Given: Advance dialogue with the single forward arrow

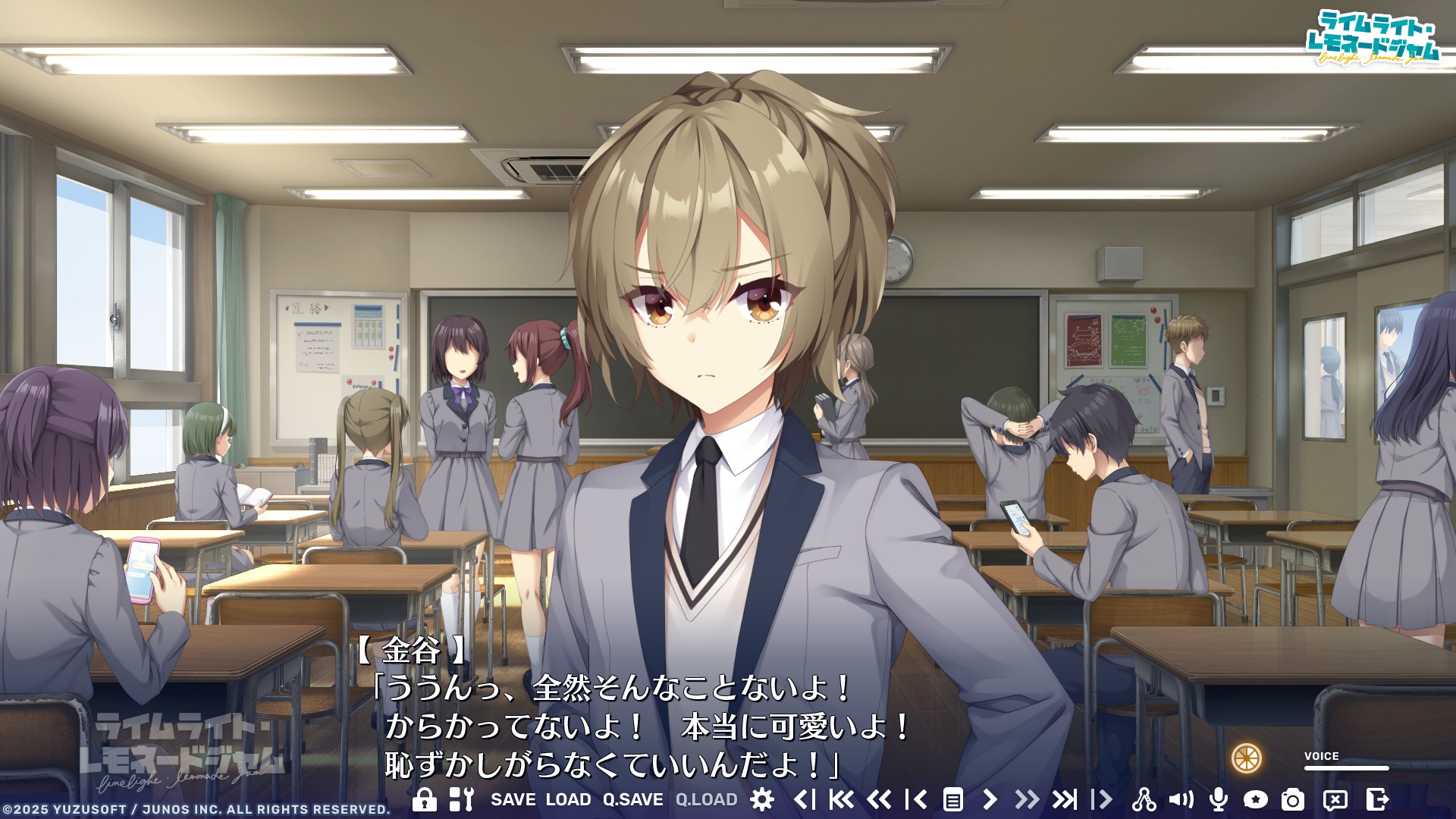Looking at the screenshot, I should (x=991, y=797).
